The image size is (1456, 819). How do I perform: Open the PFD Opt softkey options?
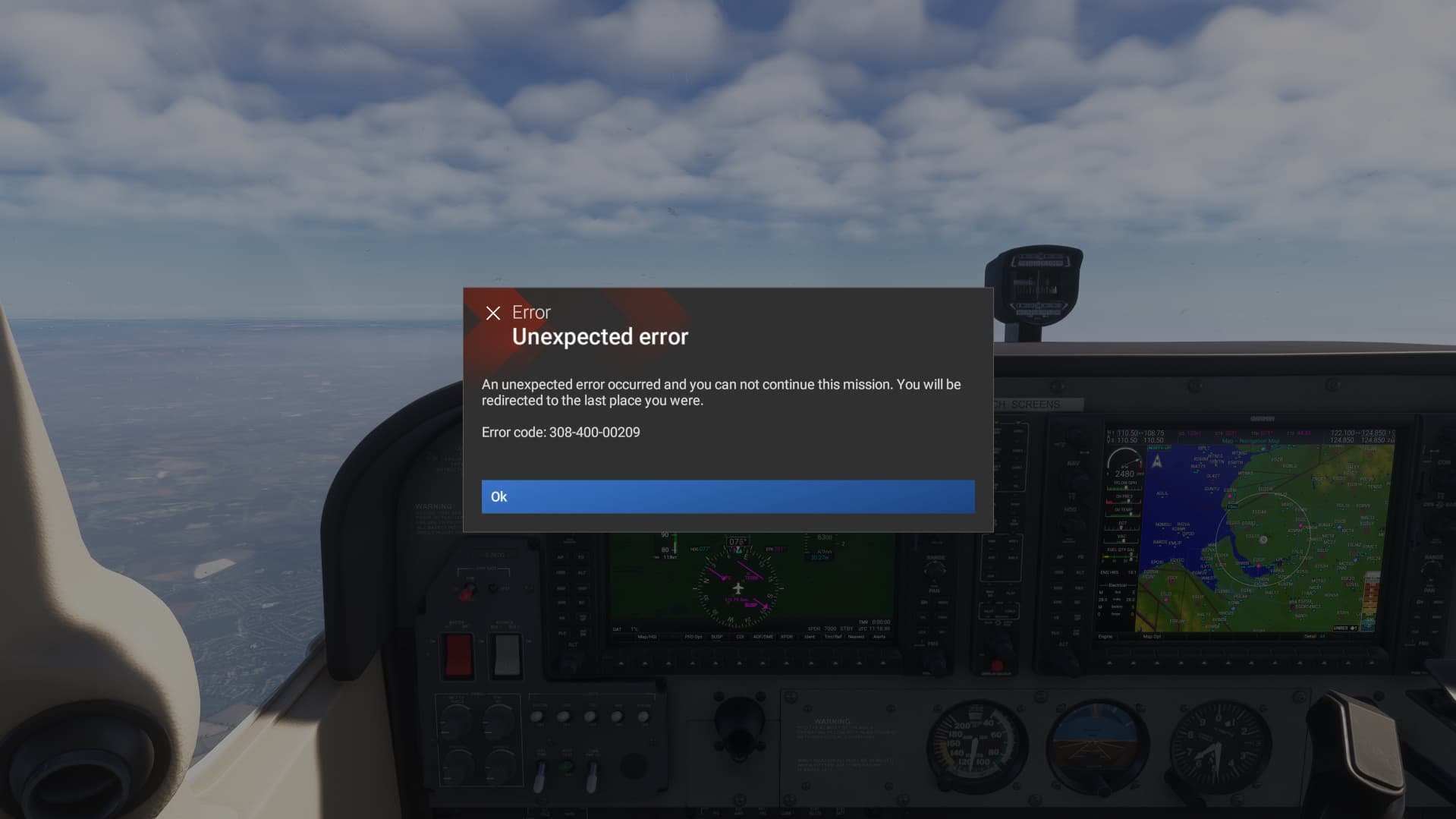pyautogui.click(x=693, y=637)
